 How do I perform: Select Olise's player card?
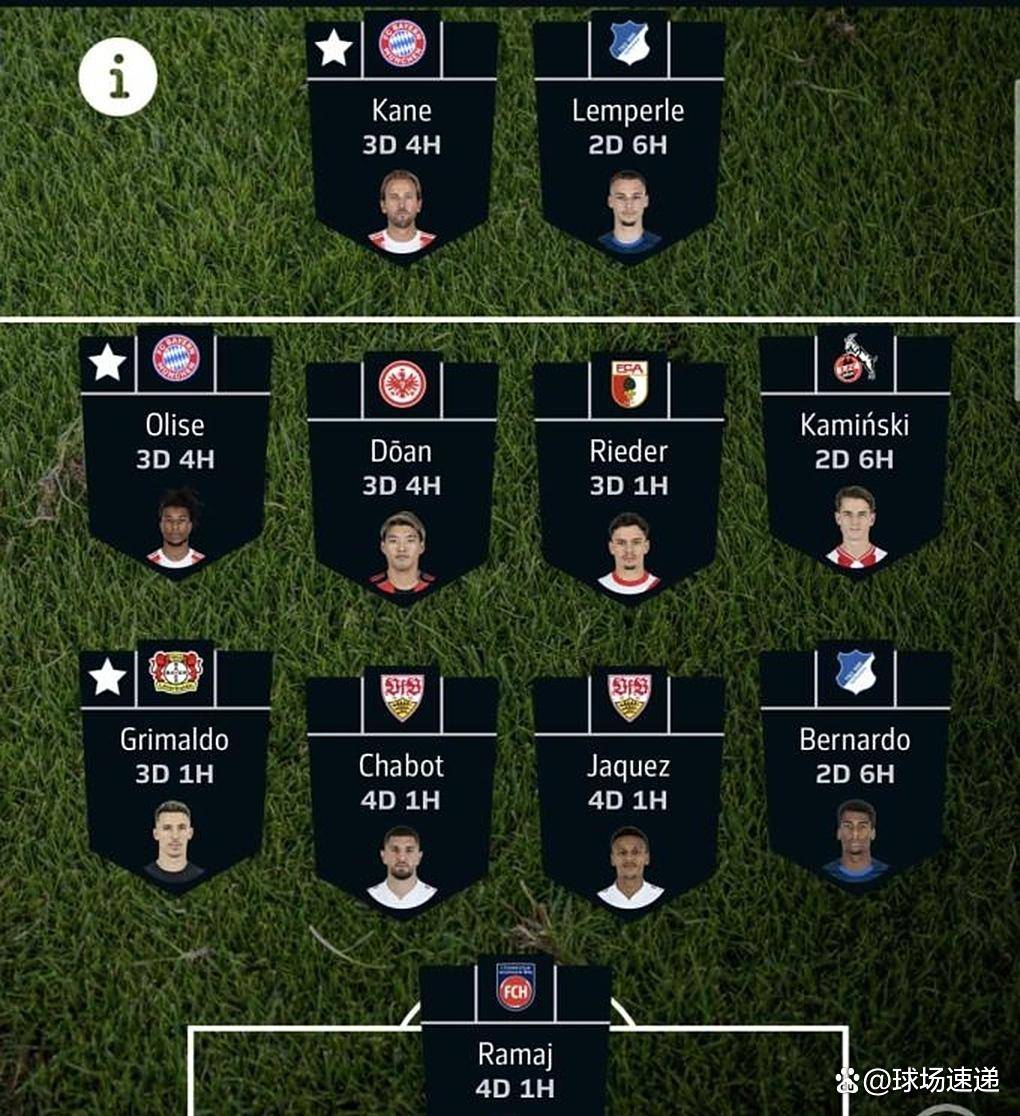[x=176, y=455]
